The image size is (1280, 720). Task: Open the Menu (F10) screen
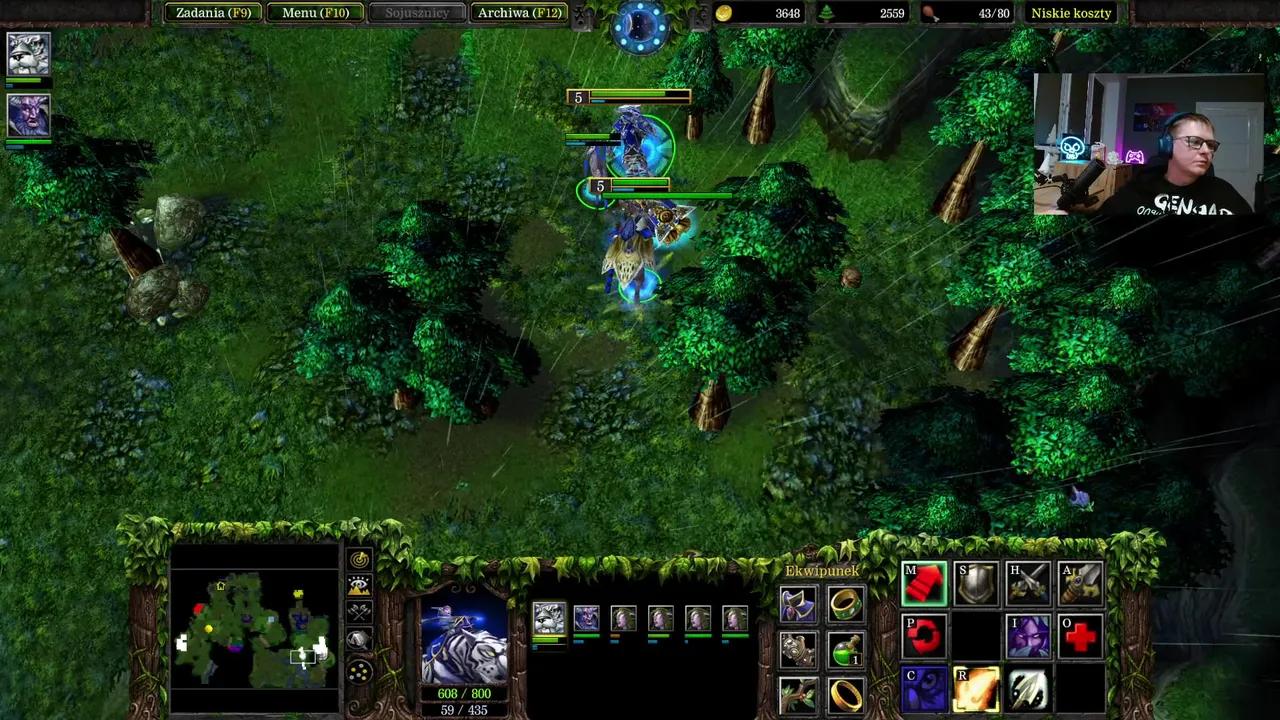click(316, 13)
